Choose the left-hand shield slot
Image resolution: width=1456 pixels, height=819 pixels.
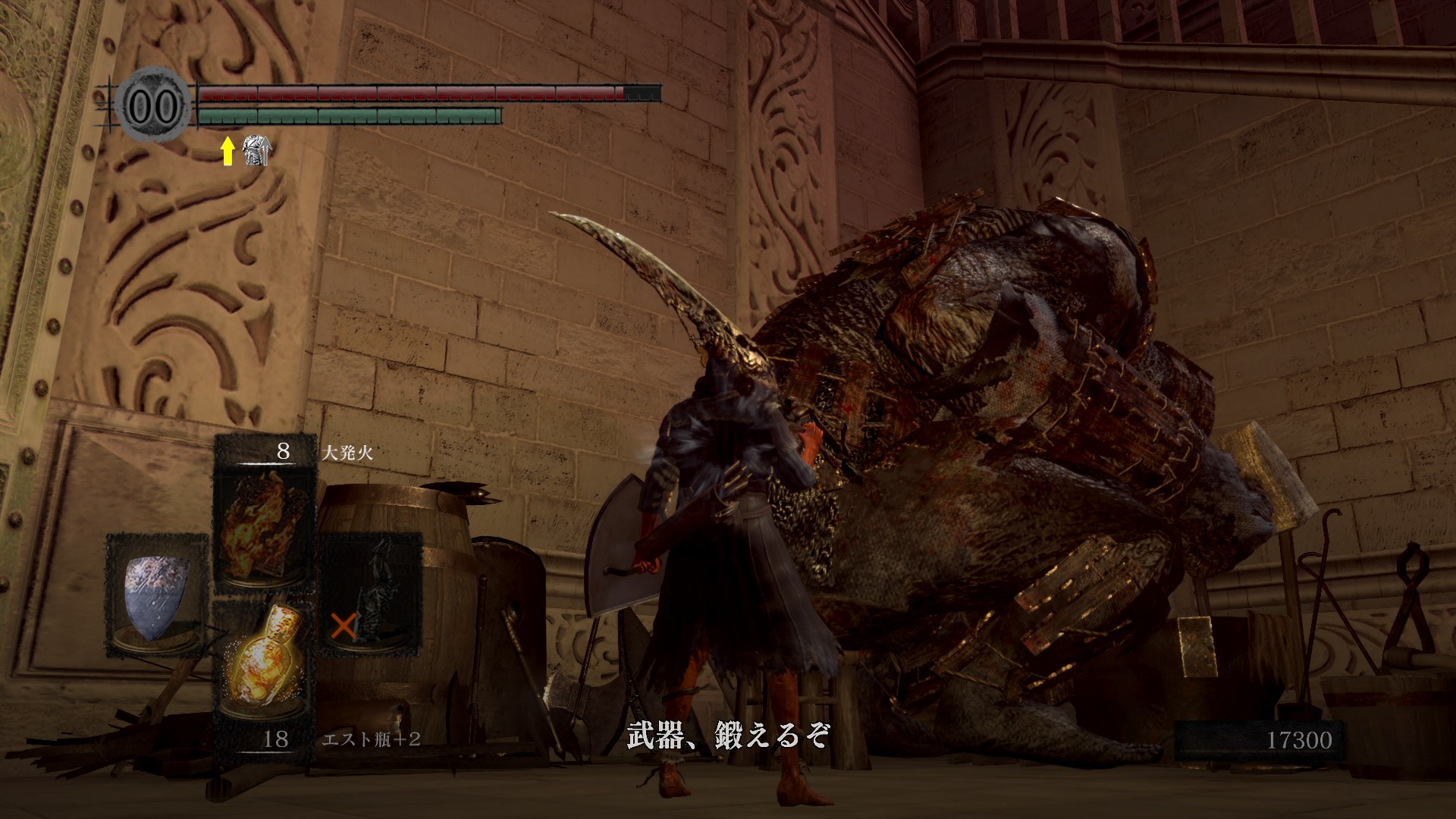(157, 595)
